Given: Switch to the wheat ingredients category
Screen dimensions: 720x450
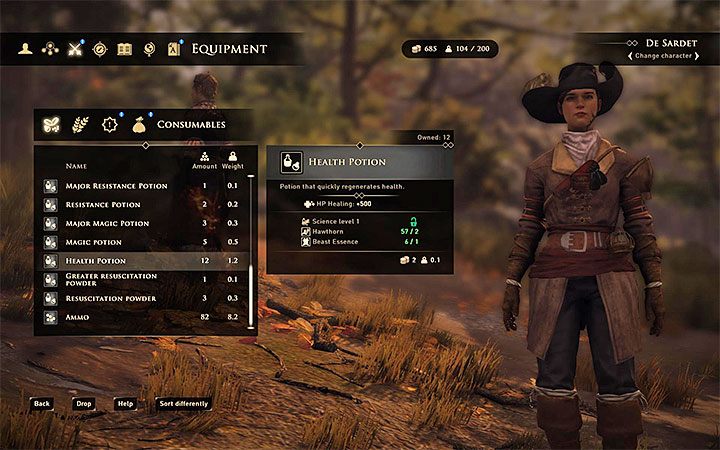Looking at the screenshot, I should [80, 125].
